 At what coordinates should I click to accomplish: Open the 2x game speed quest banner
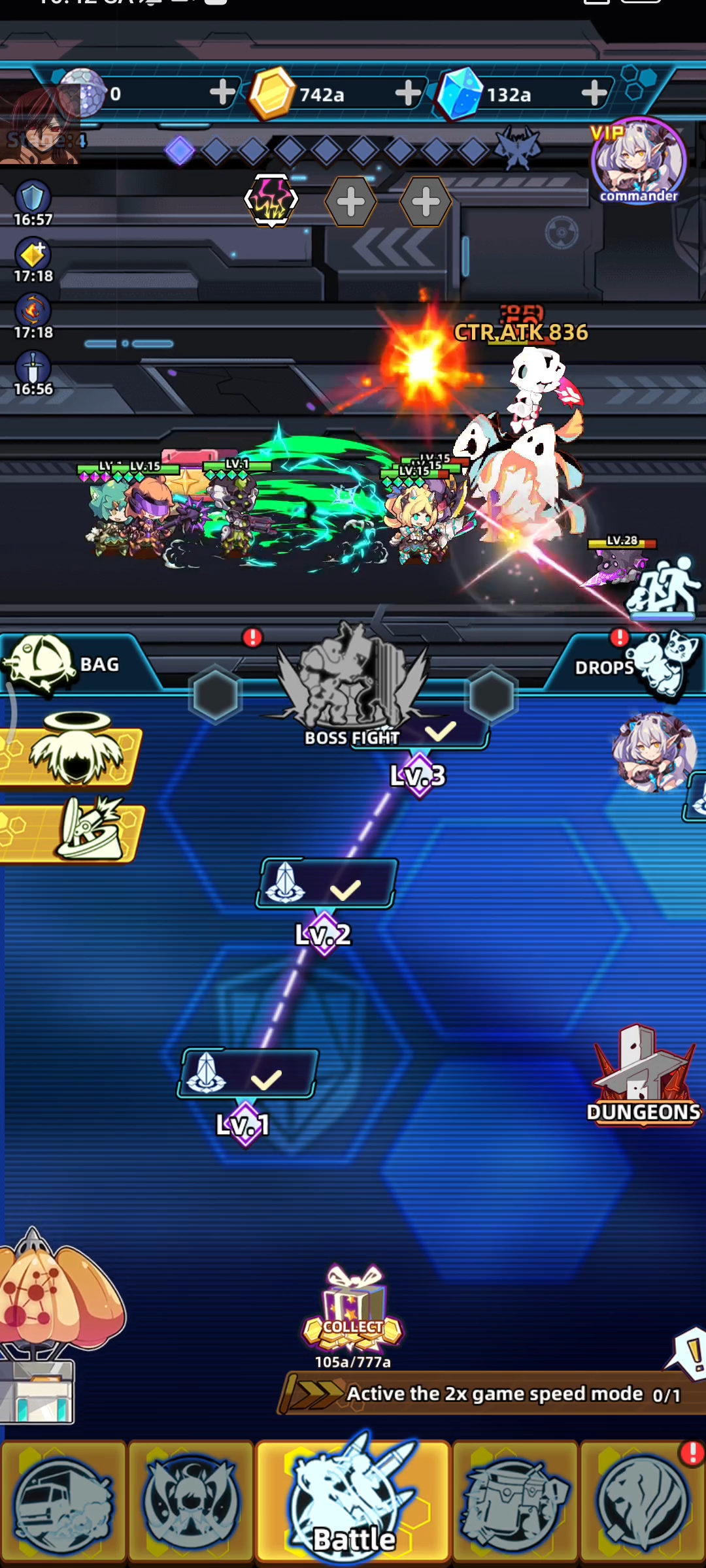(x=490, y=1394)
